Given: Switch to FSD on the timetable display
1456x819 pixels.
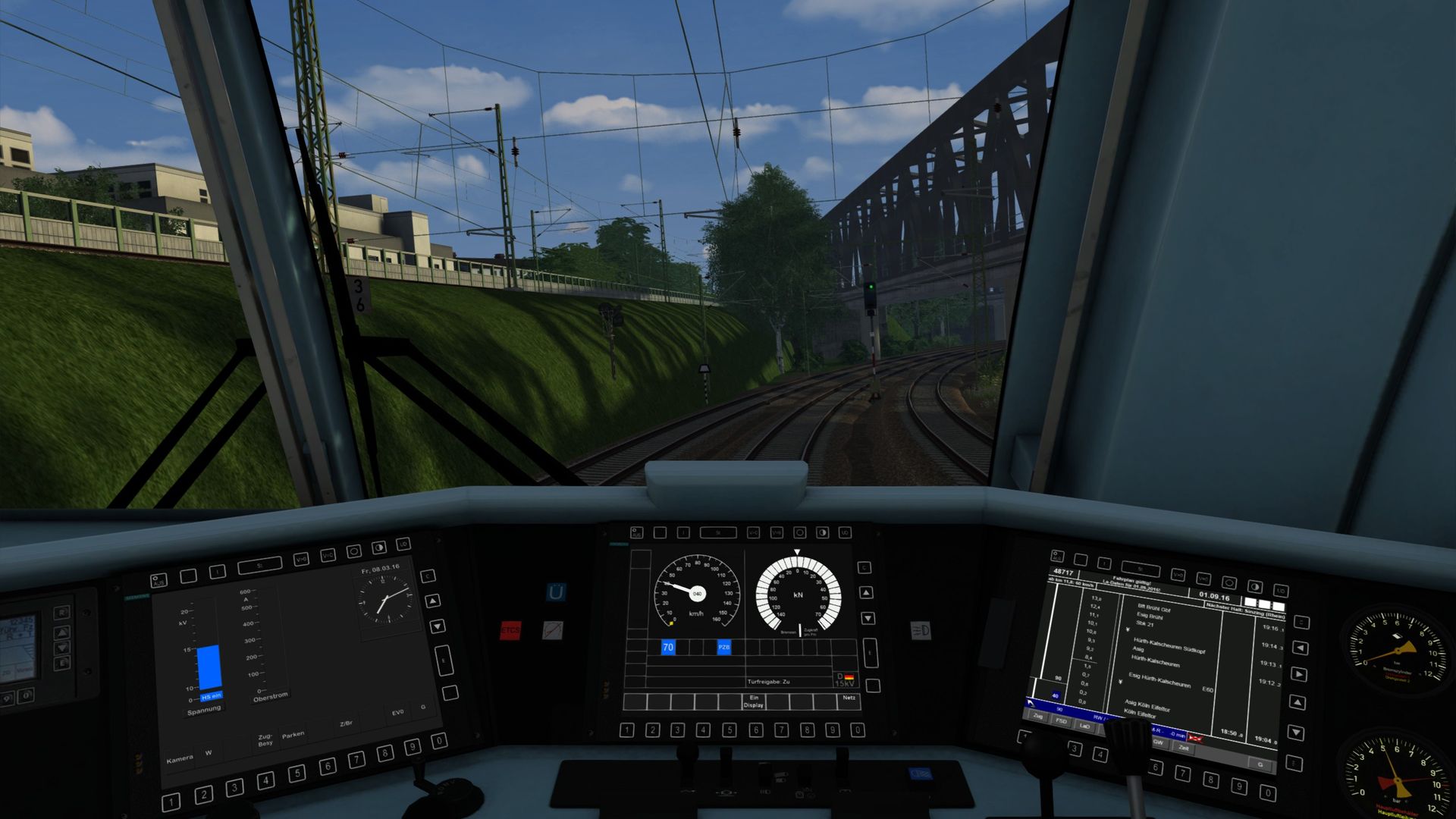Looking at the screenshot, I should coord(1061,721).
